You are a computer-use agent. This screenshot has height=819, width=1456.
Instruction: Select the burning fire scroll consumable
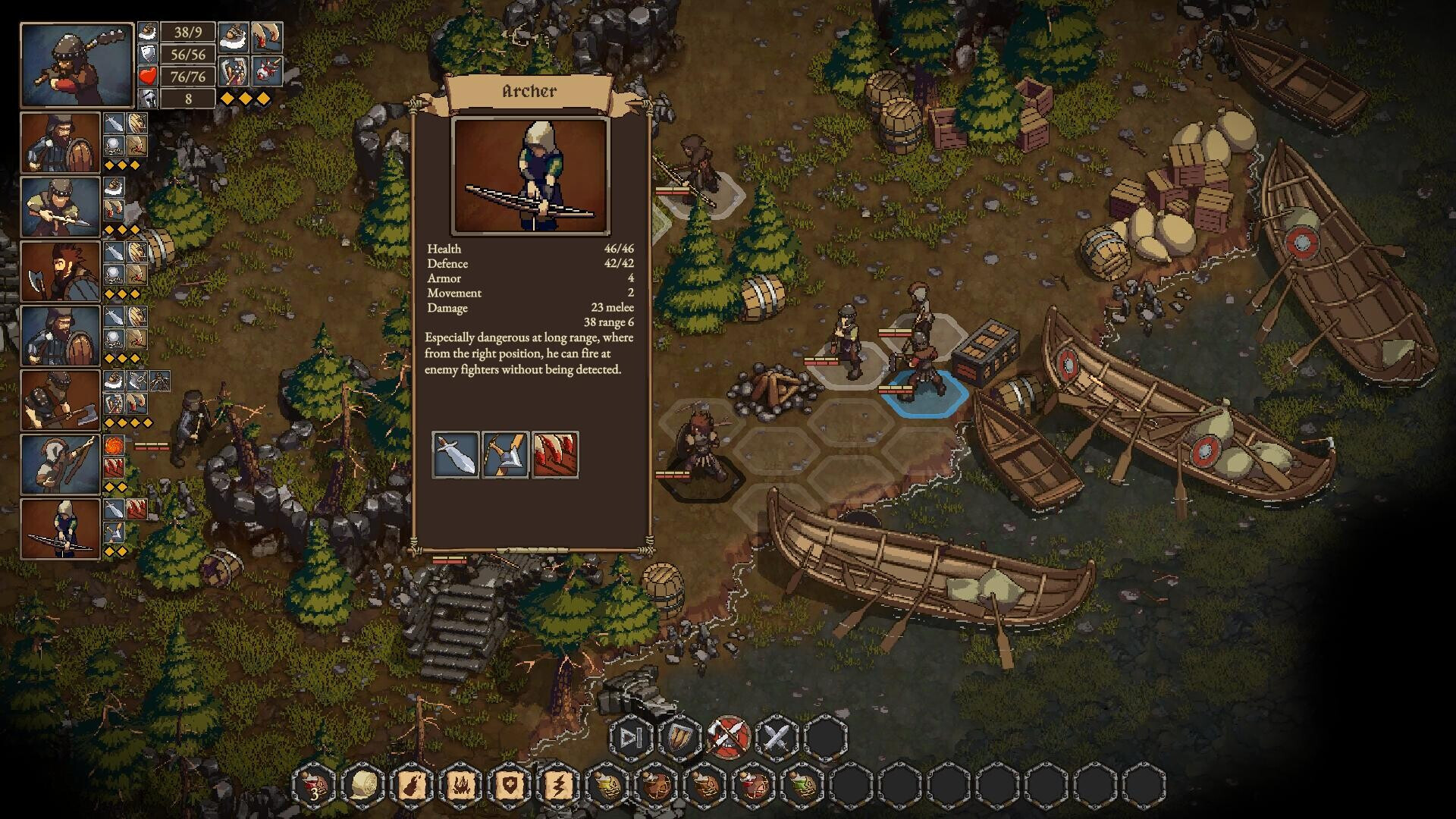[411, 786]
